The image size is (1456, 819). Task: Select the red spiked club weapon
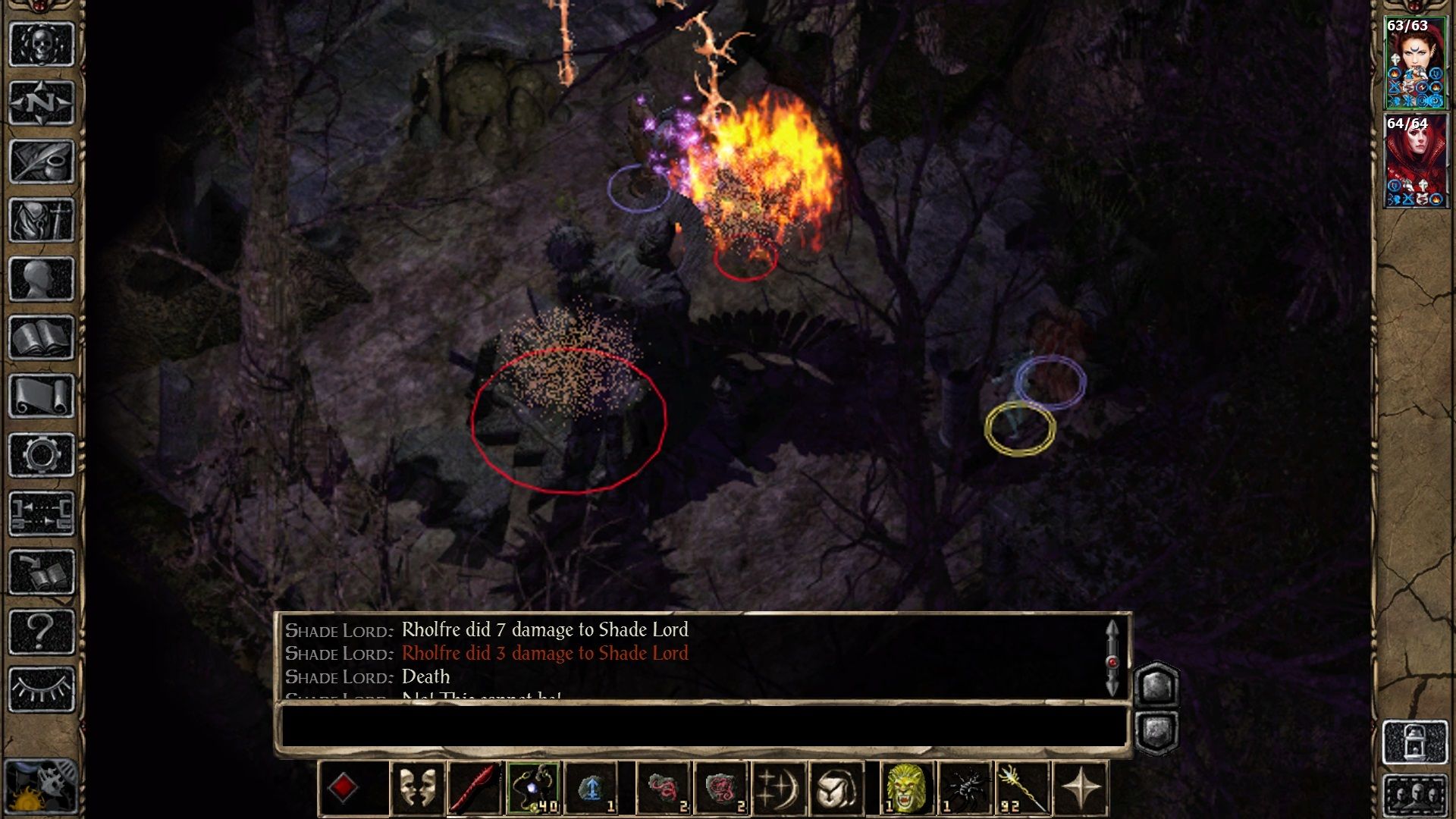[x=475, y=789]
